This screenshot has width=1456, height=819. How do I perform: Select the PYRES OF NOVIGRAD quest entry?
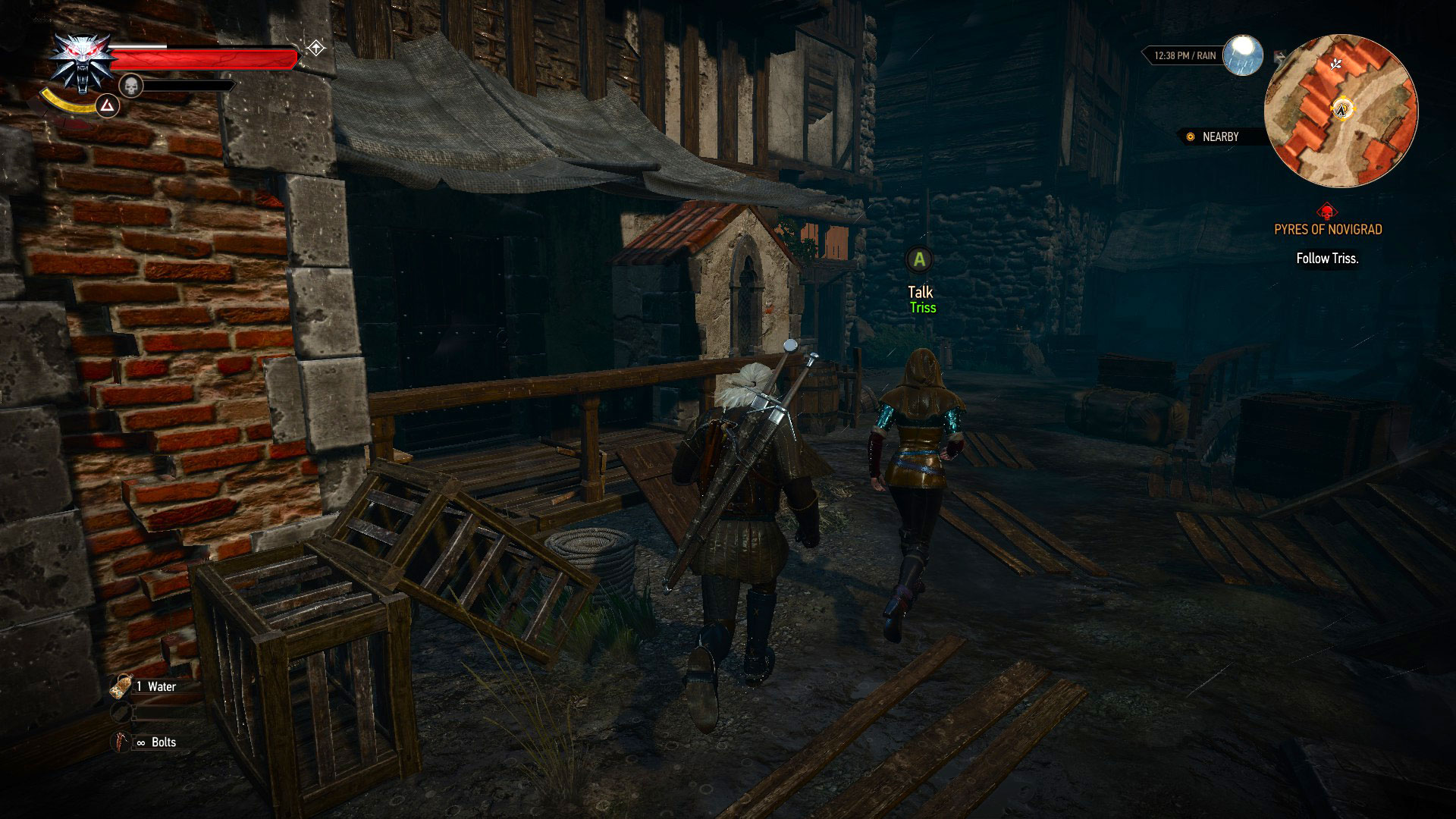coord(1329,229)
